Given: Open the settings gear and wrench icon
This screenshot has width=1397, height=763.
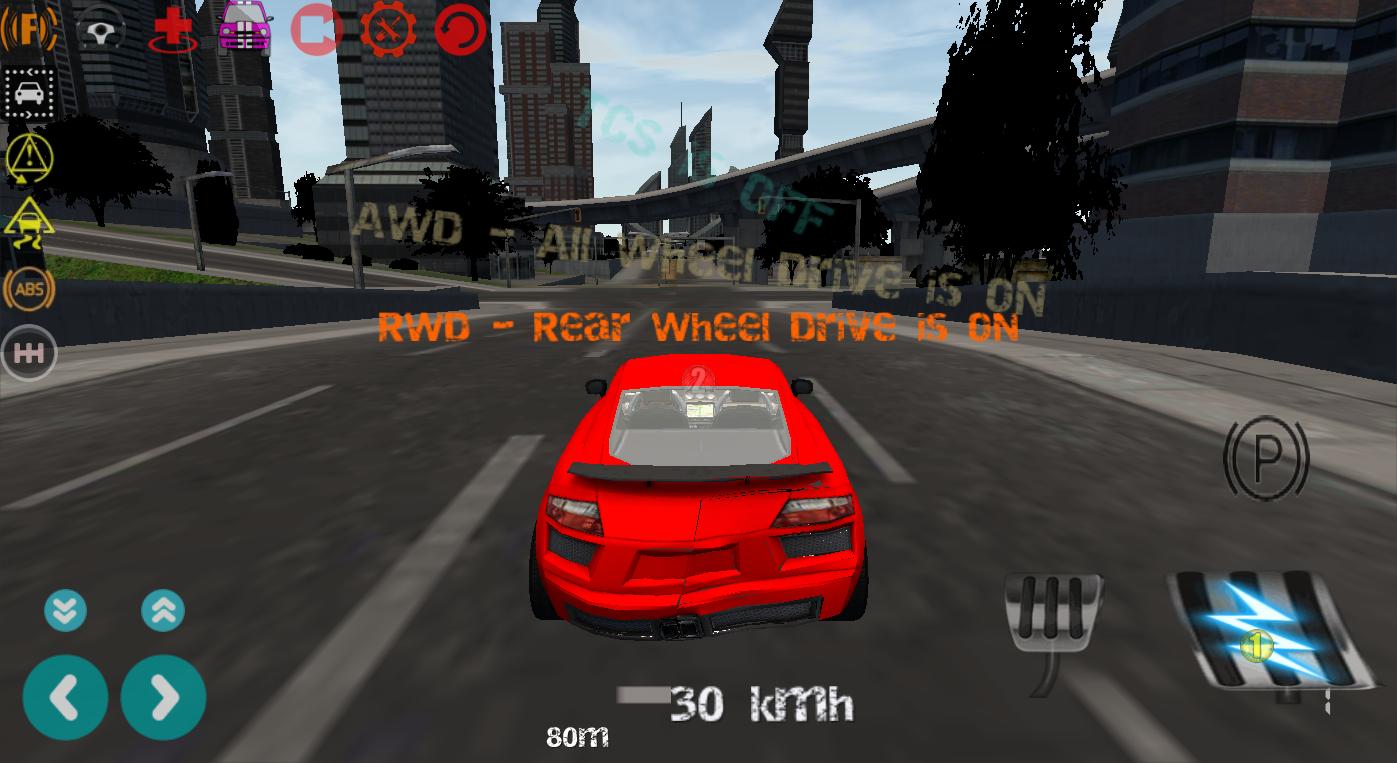Looking at the screenshot, I should point(388,28).
